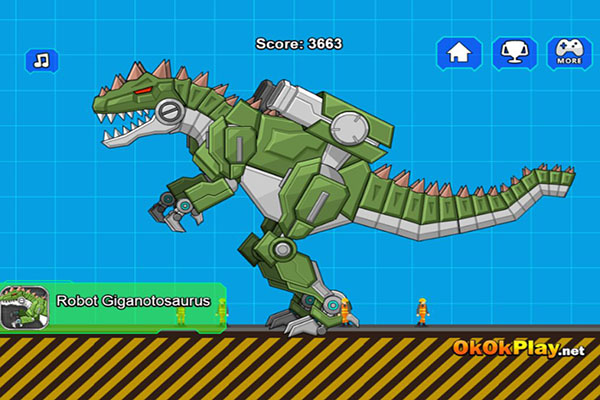600x400 pixels.
Task: Open the More games button
Action: click(569, 53)
